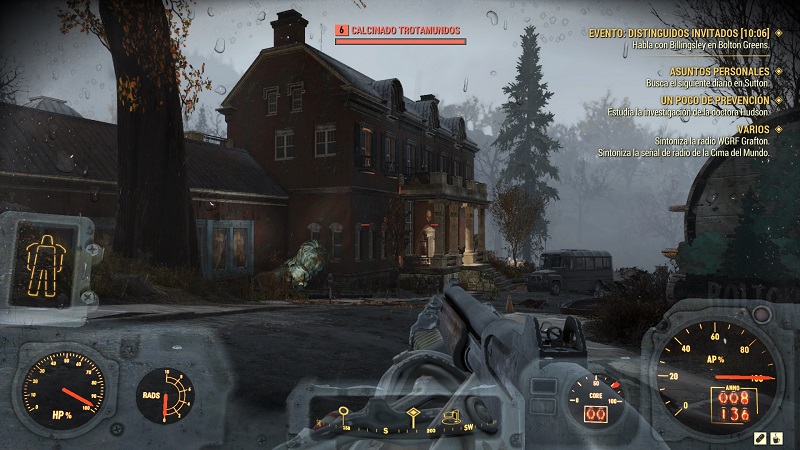Click the pill status effect icon
Viewport: 800px width, 450px height.
pyautogui.click(x=761, y=436)
